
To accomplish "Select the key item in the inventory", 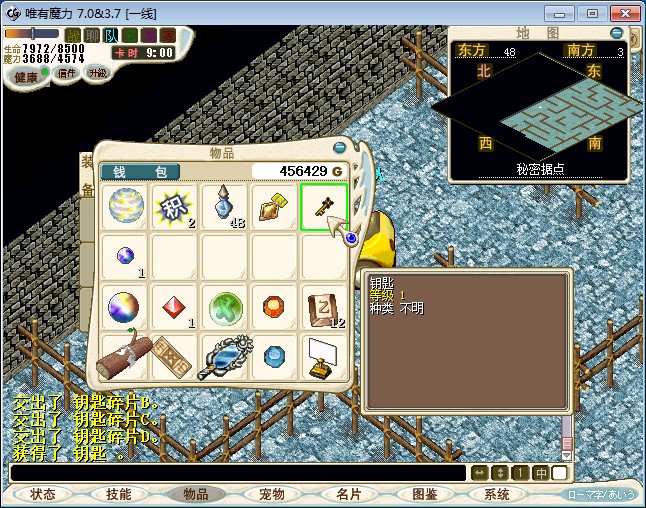I will pos(324,207).
